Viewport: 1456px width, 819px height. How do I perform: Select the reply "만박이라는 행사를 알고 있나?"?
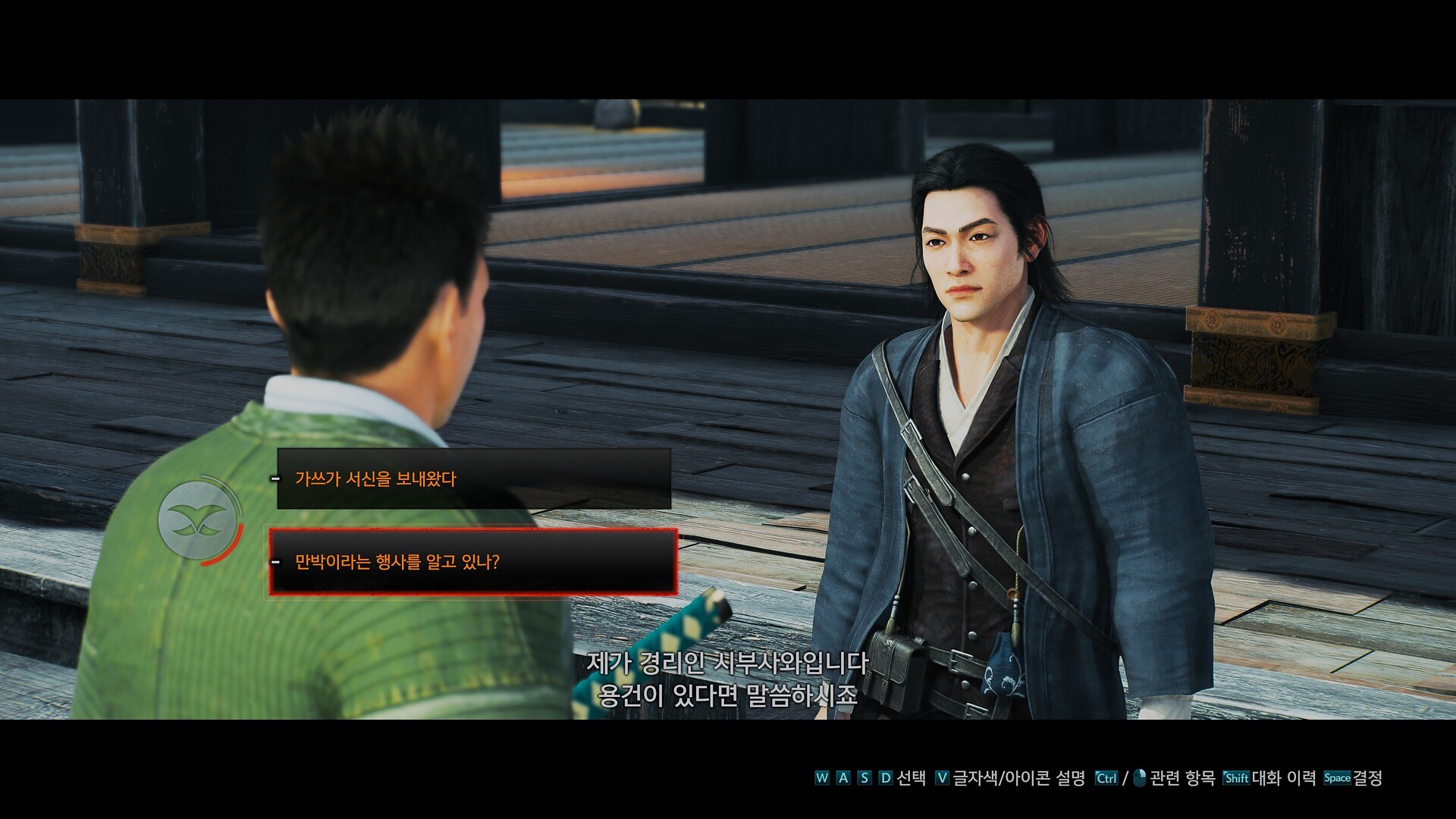point(473,562)
